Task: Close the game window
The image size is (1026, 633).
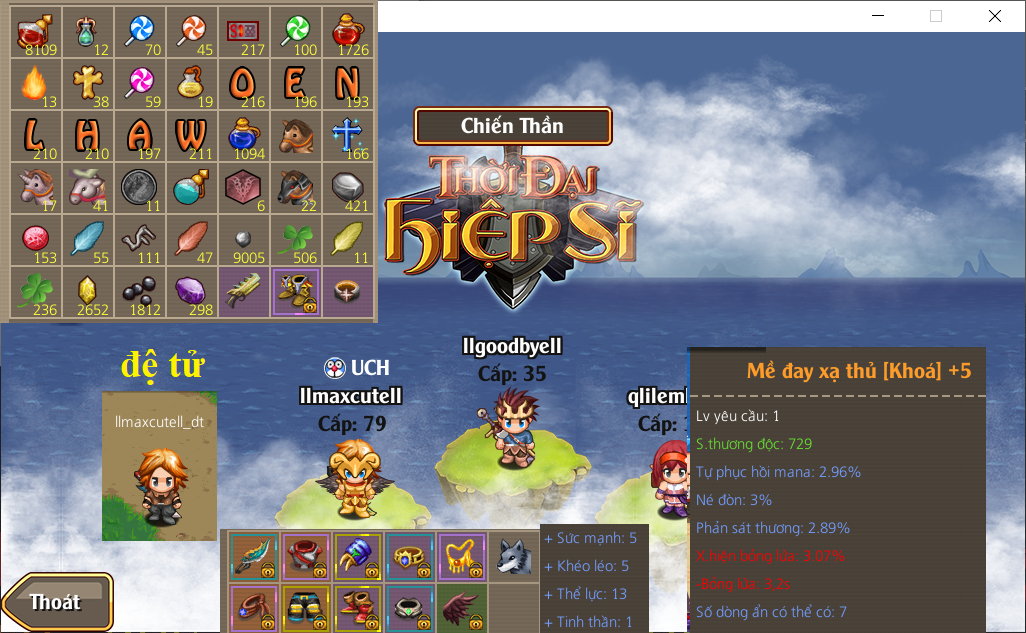Action: point(994,16)
